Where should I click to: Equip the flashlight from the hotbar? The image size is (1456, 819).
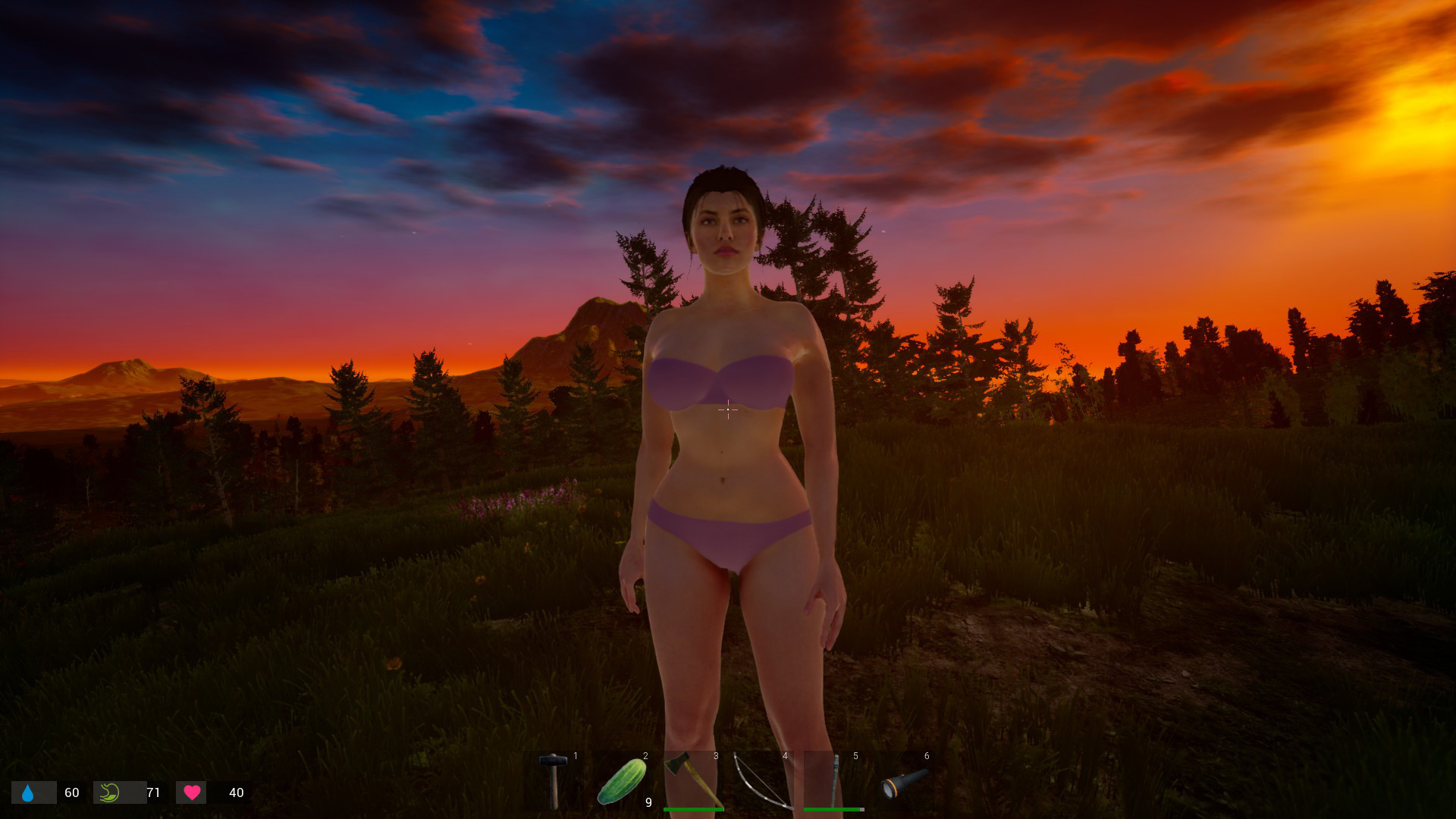[x=904, y=783]
